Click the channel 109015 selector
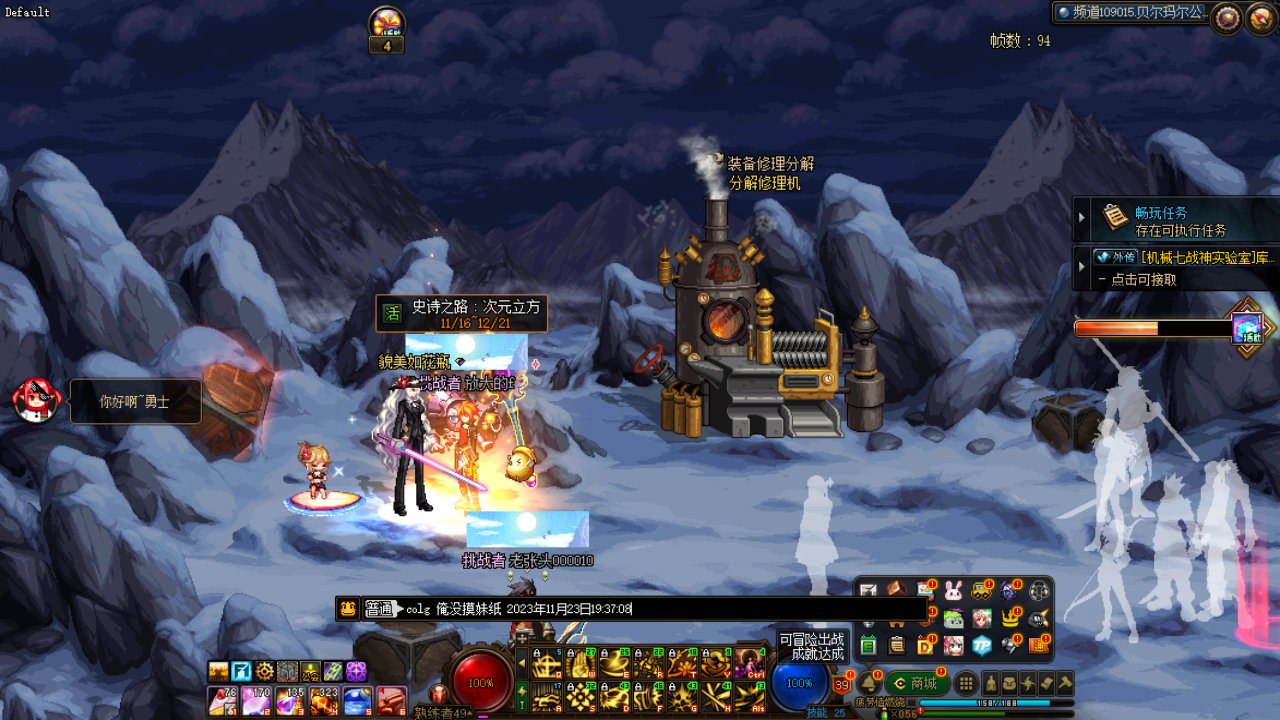 tap(1132, 13)
